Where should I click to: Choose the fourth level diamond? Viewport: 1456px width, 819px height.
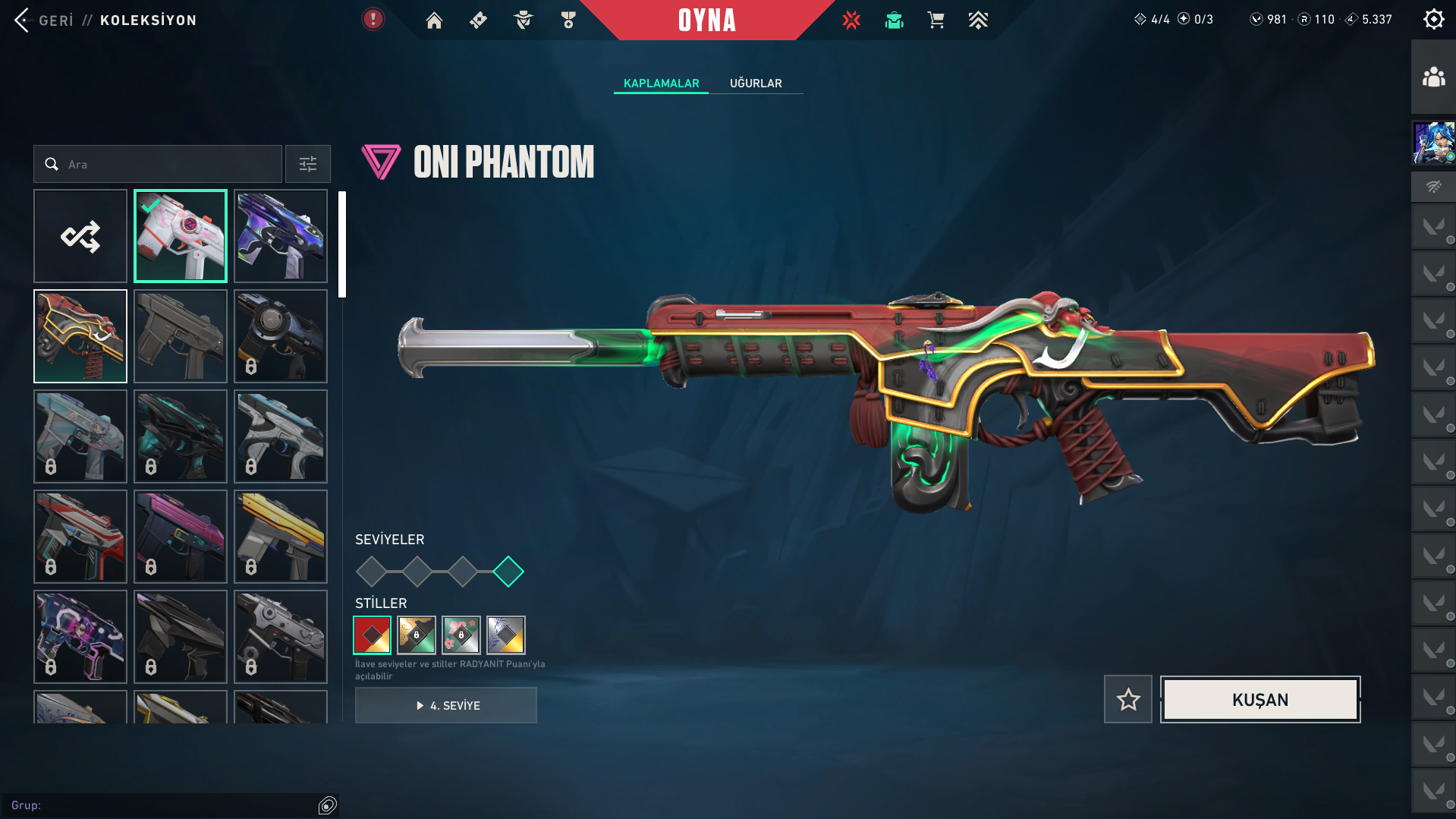[x=508, y=572]
